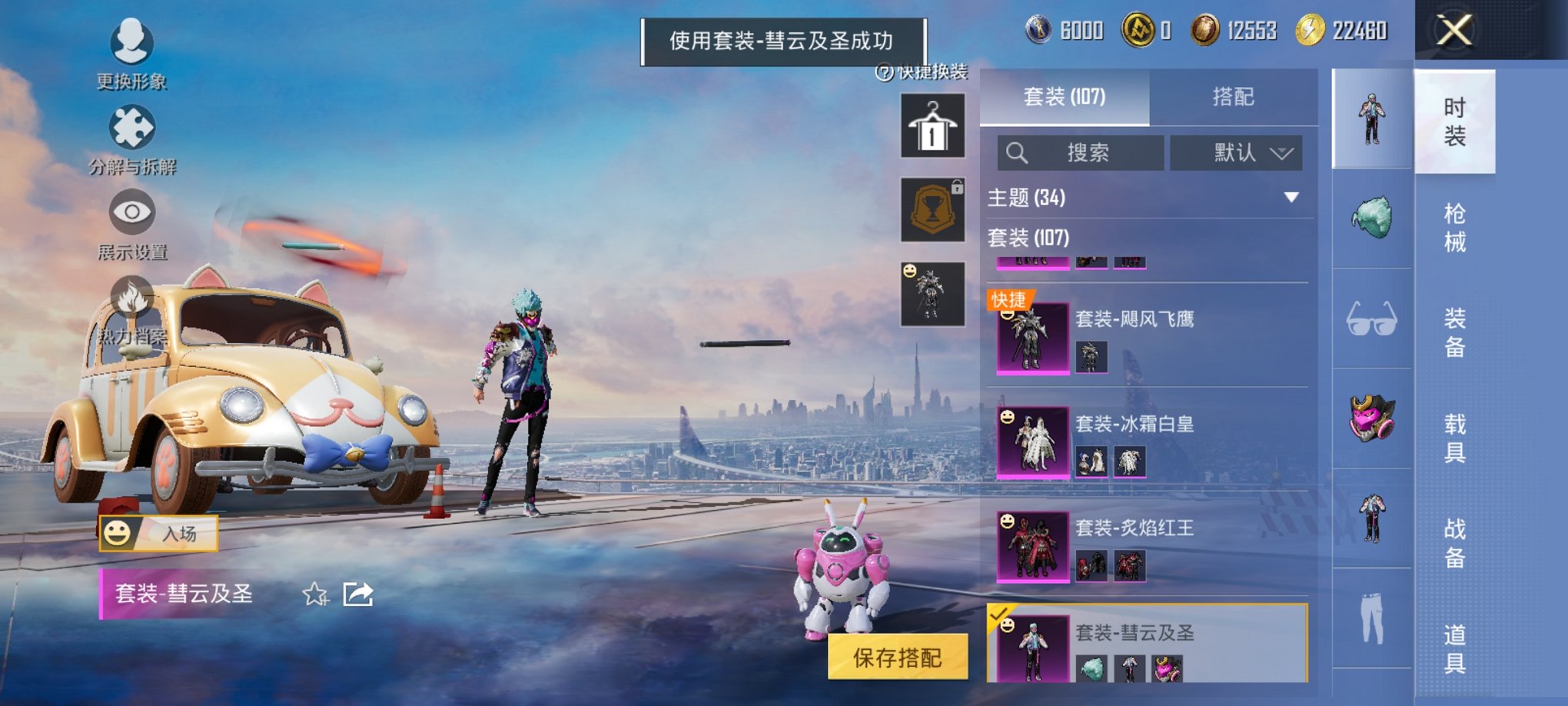
Task: Open the 枪械 tab on the right
Action: click(x=1456, y=223)
